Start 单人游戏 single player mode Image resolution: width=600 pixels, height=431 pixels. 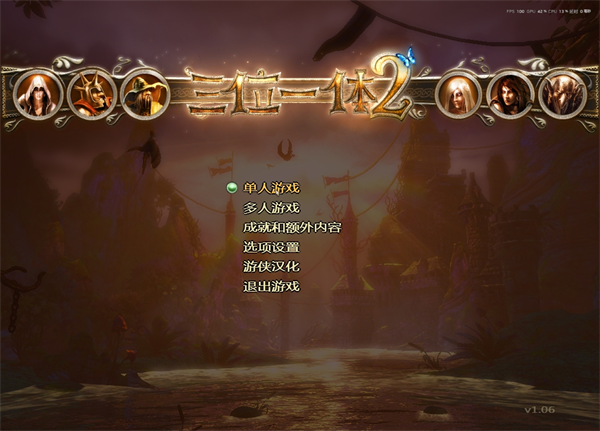pyautogui.click(x=271, y=188)
